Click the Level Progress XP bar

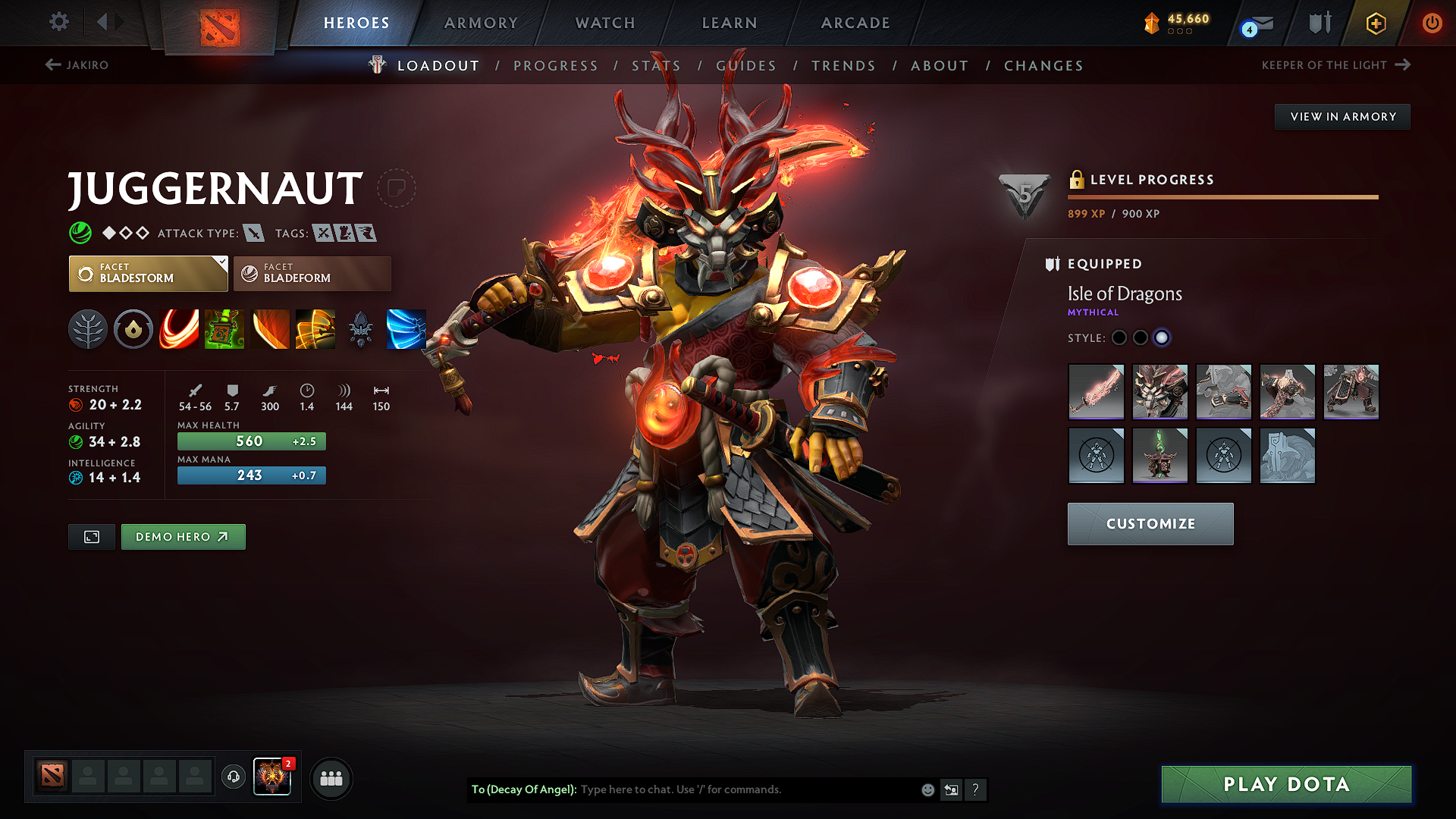[x=1222, y=197]
